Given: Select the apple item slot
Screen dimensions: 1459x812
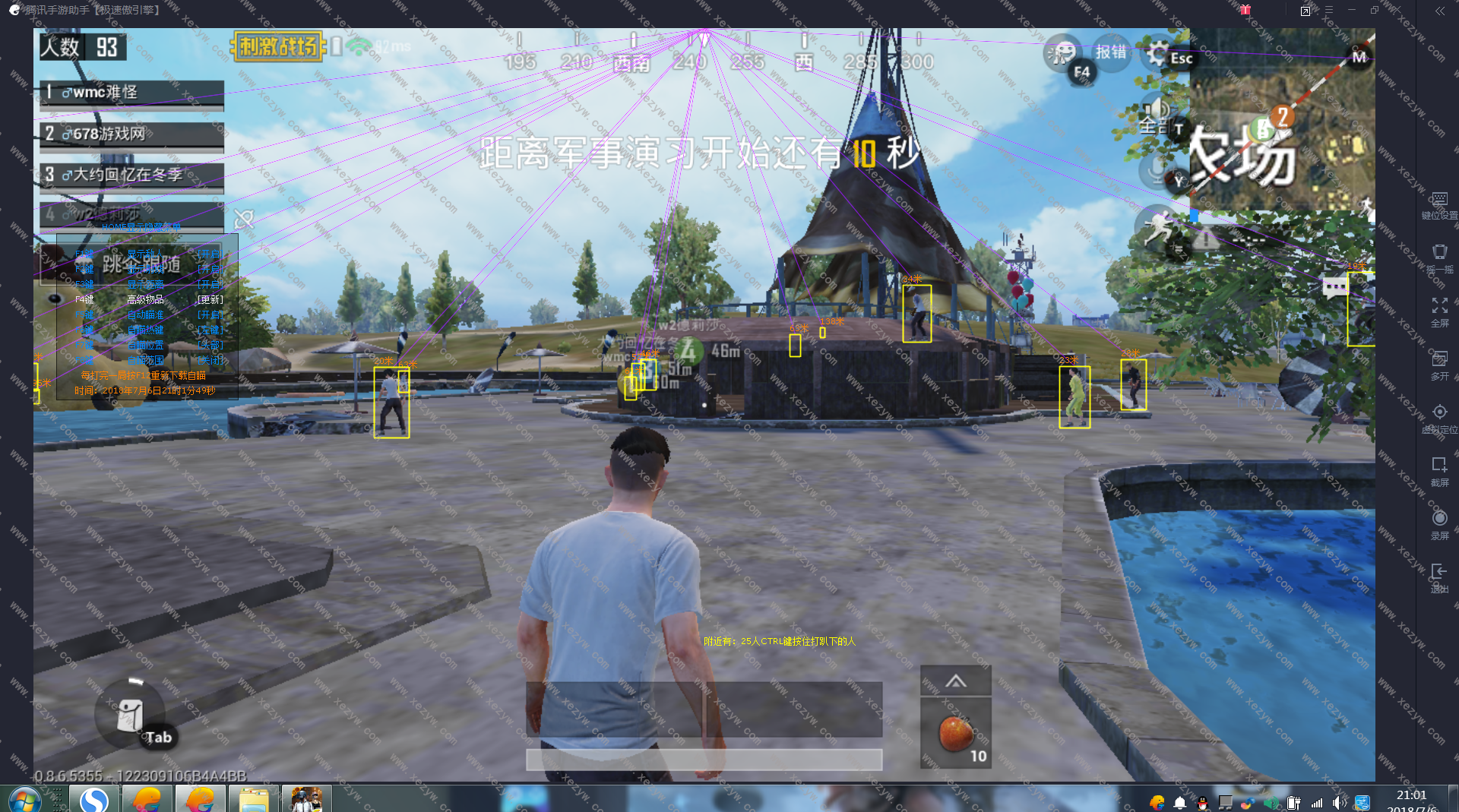Looking at the screenshot, I should click(955, 734).
